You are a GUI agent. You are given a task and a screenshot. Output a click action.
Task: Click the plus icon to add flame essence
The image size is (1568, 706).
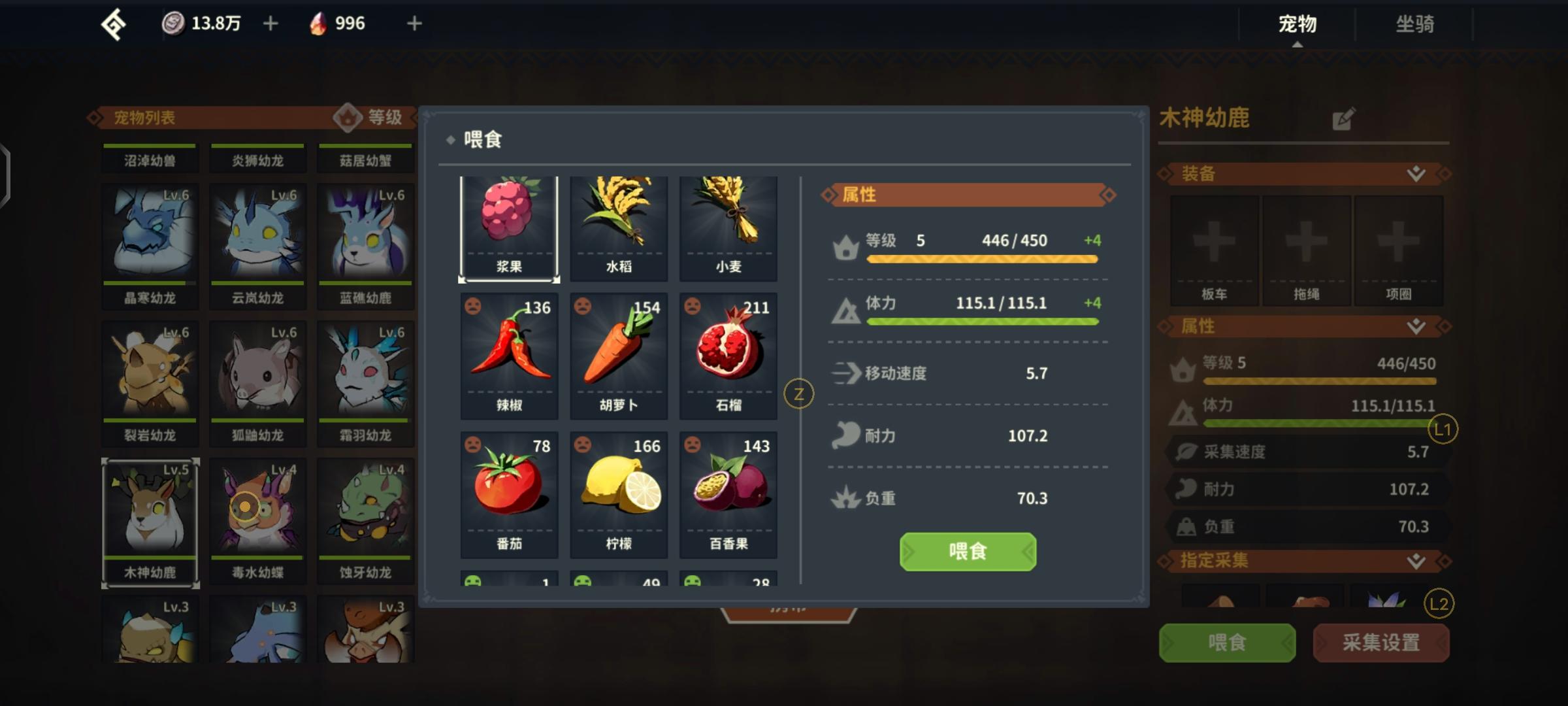tap(413, 23)
